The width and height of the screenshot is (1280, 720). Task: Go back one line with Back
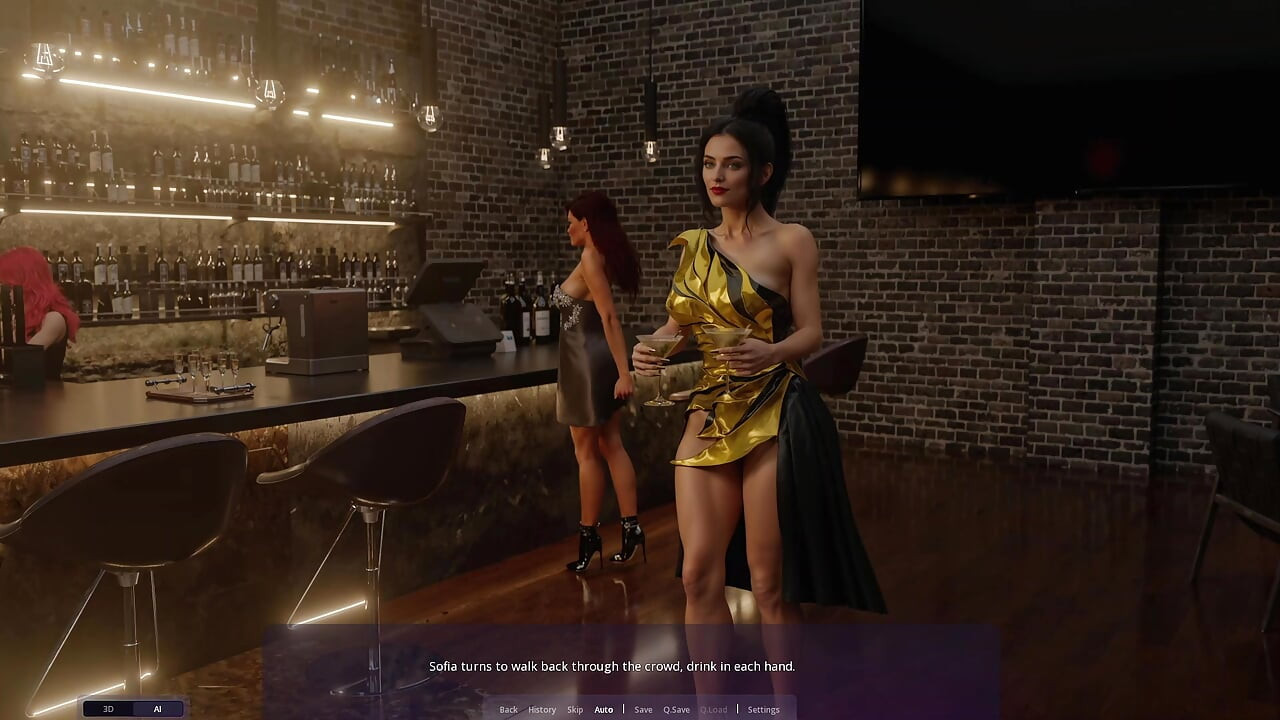coord(508,710)
